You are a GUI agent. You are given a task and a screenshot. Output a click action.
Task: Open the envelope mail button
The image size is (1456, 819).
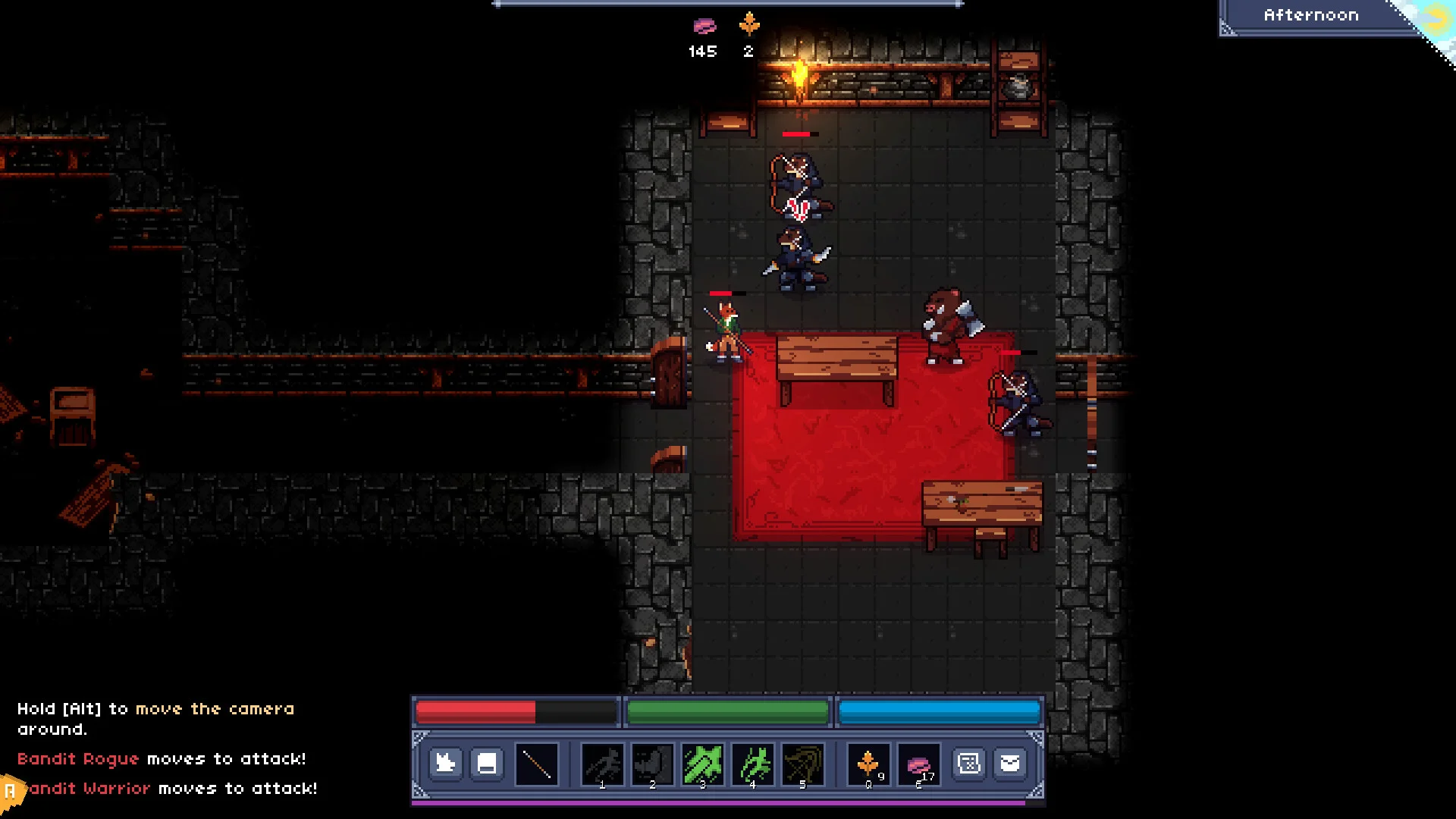[1010, 764]
